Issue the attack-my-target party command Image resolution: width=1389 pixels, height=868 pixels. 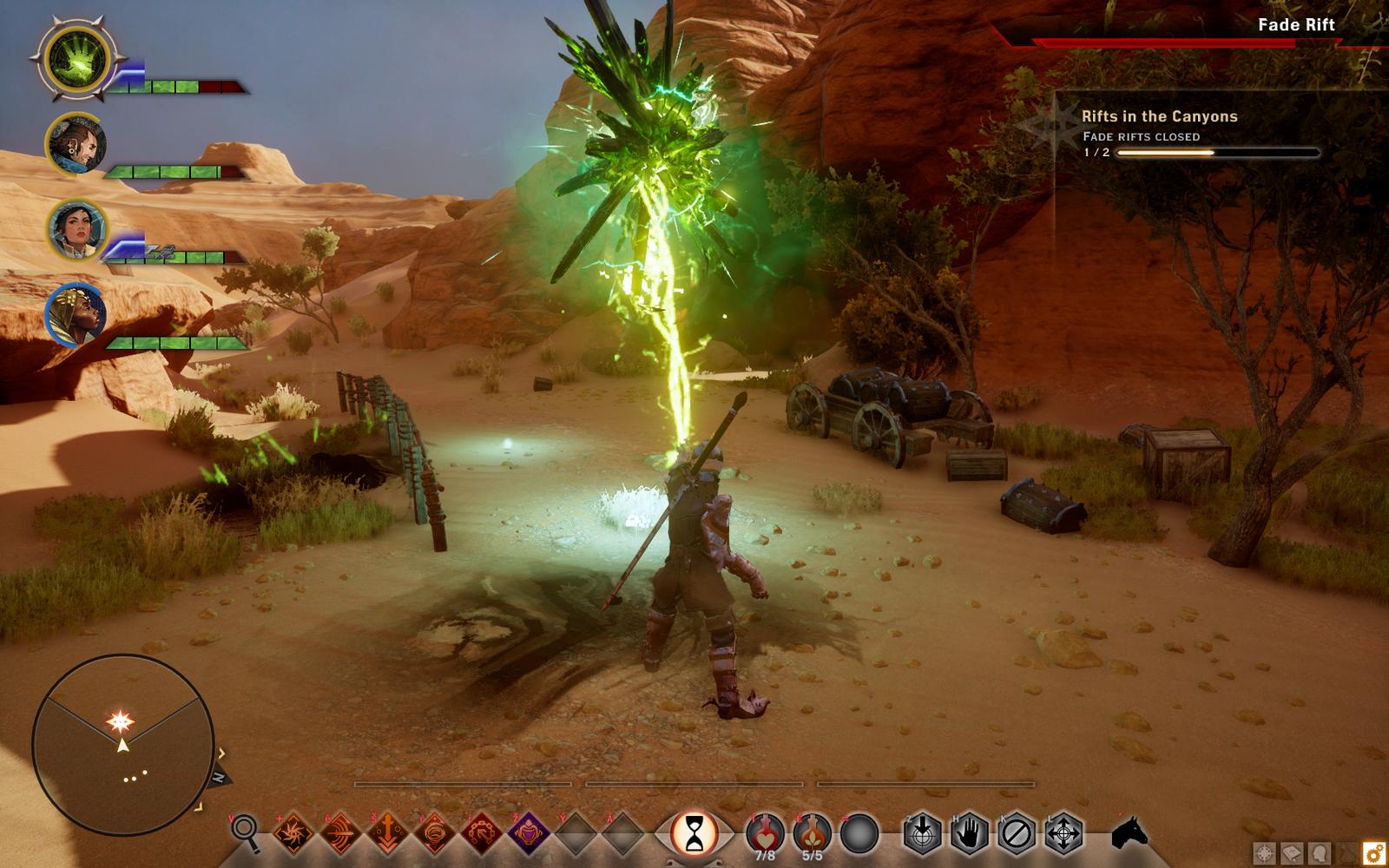[923, 834]
